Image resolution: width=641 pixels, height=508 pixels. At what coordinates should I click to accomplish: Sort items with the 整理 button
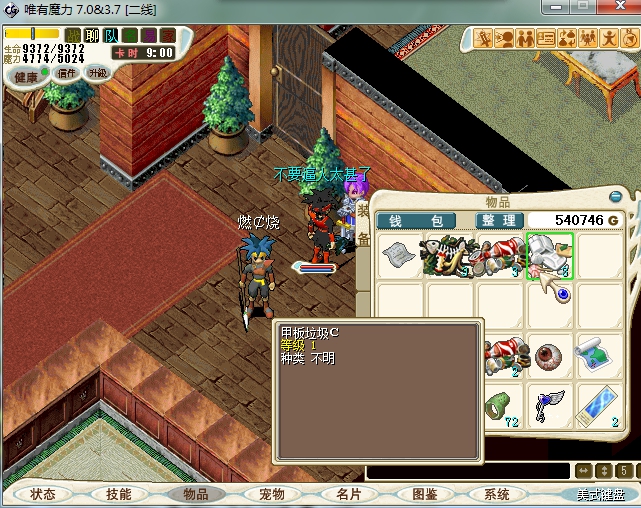[497, 220]
